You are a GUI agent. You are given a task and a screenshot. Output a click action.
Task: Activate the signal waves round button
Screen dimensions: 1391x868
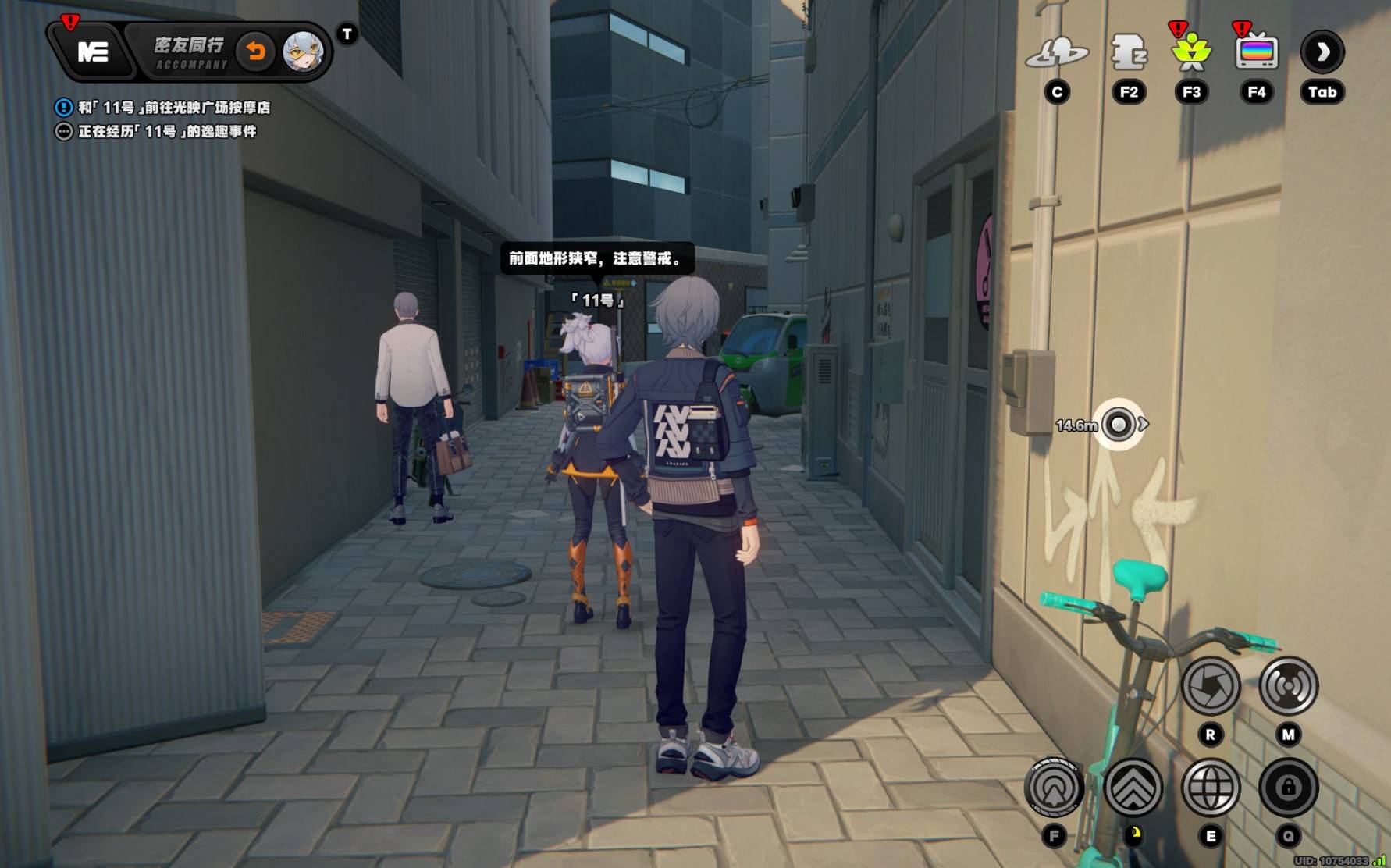(x=1288, y=686)
